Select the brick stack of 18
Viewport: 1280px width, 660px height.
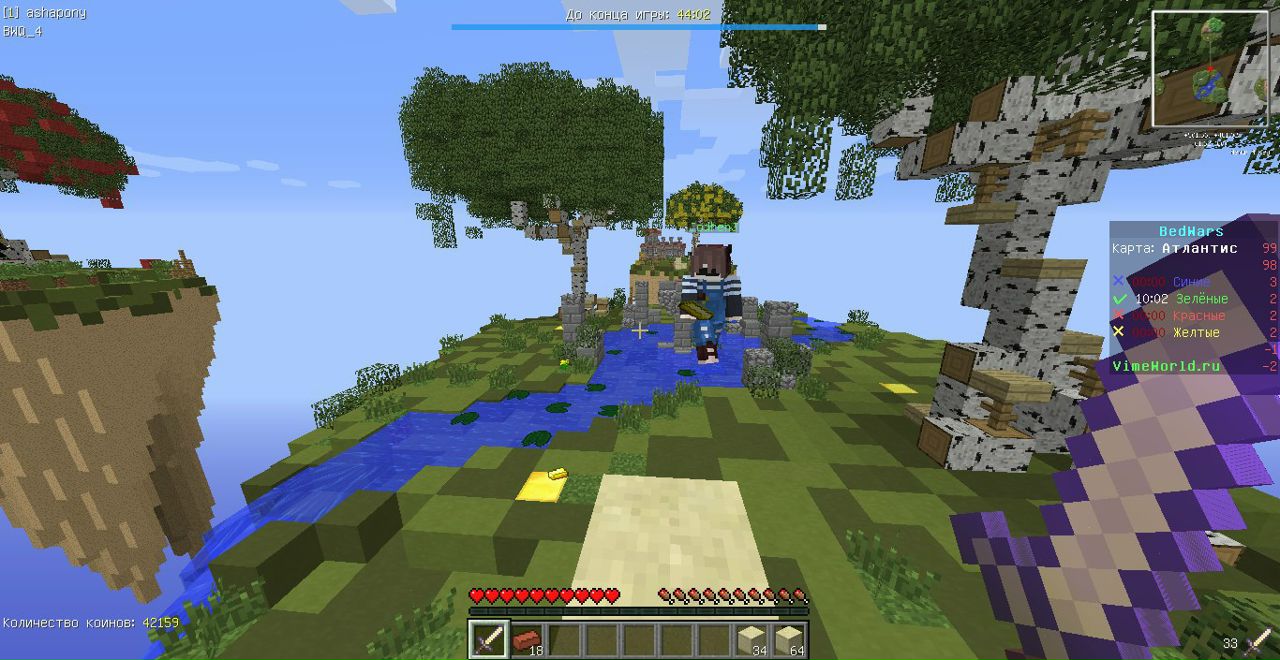tap(527, 639)
